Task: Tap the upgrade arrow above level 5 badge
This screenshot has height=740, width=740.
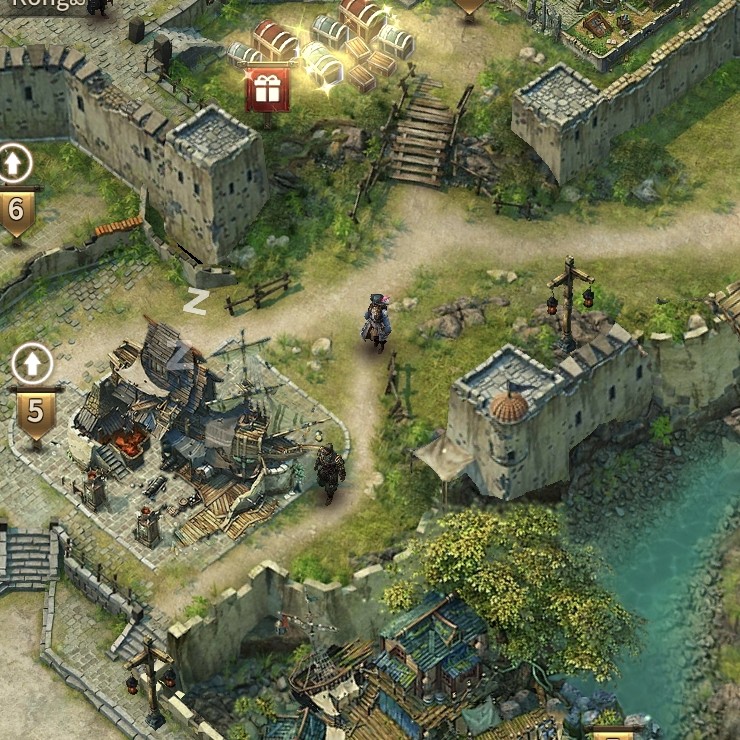Action: coord(34,363)
